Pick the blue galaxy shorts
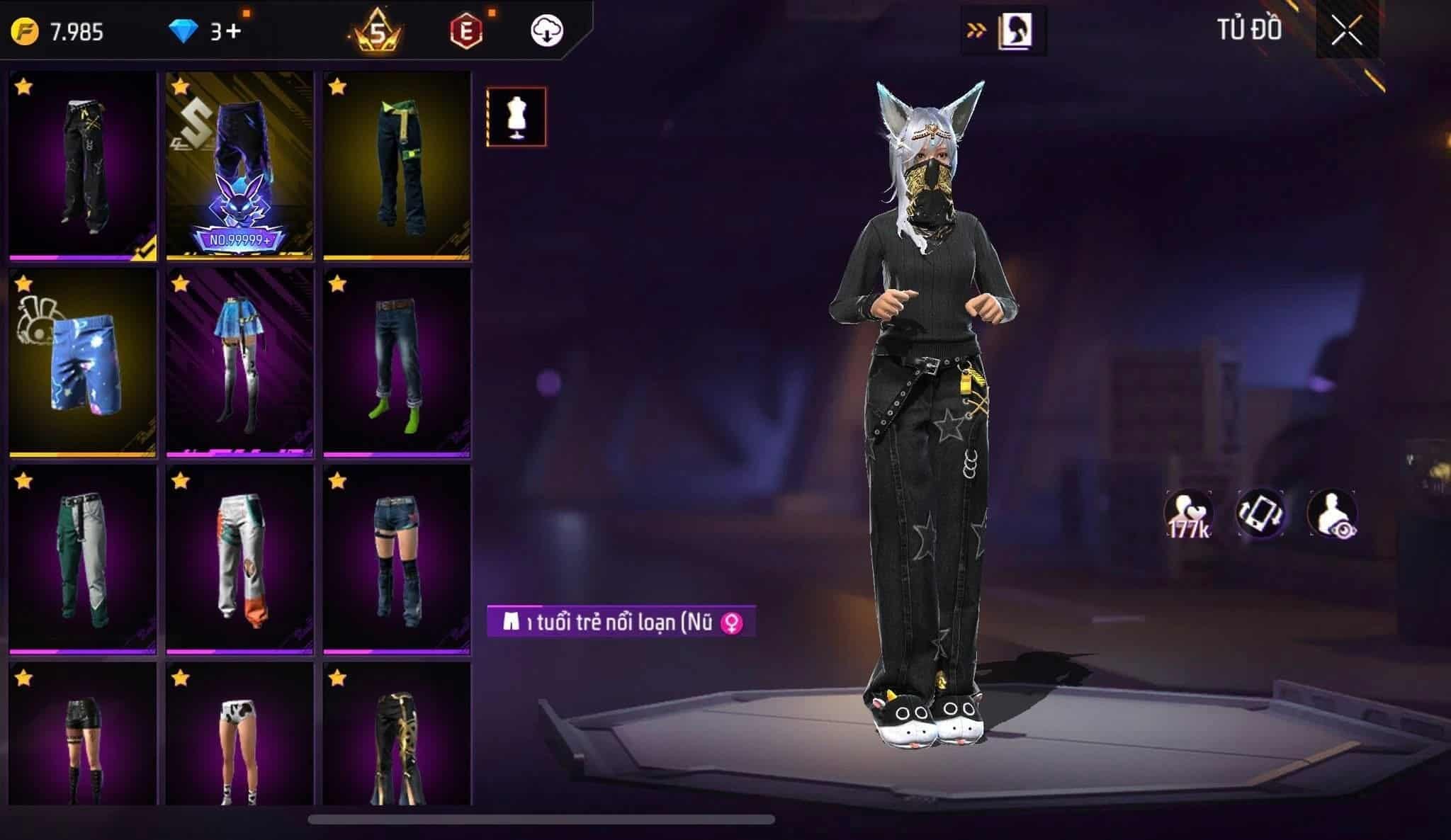 [83, 363]
